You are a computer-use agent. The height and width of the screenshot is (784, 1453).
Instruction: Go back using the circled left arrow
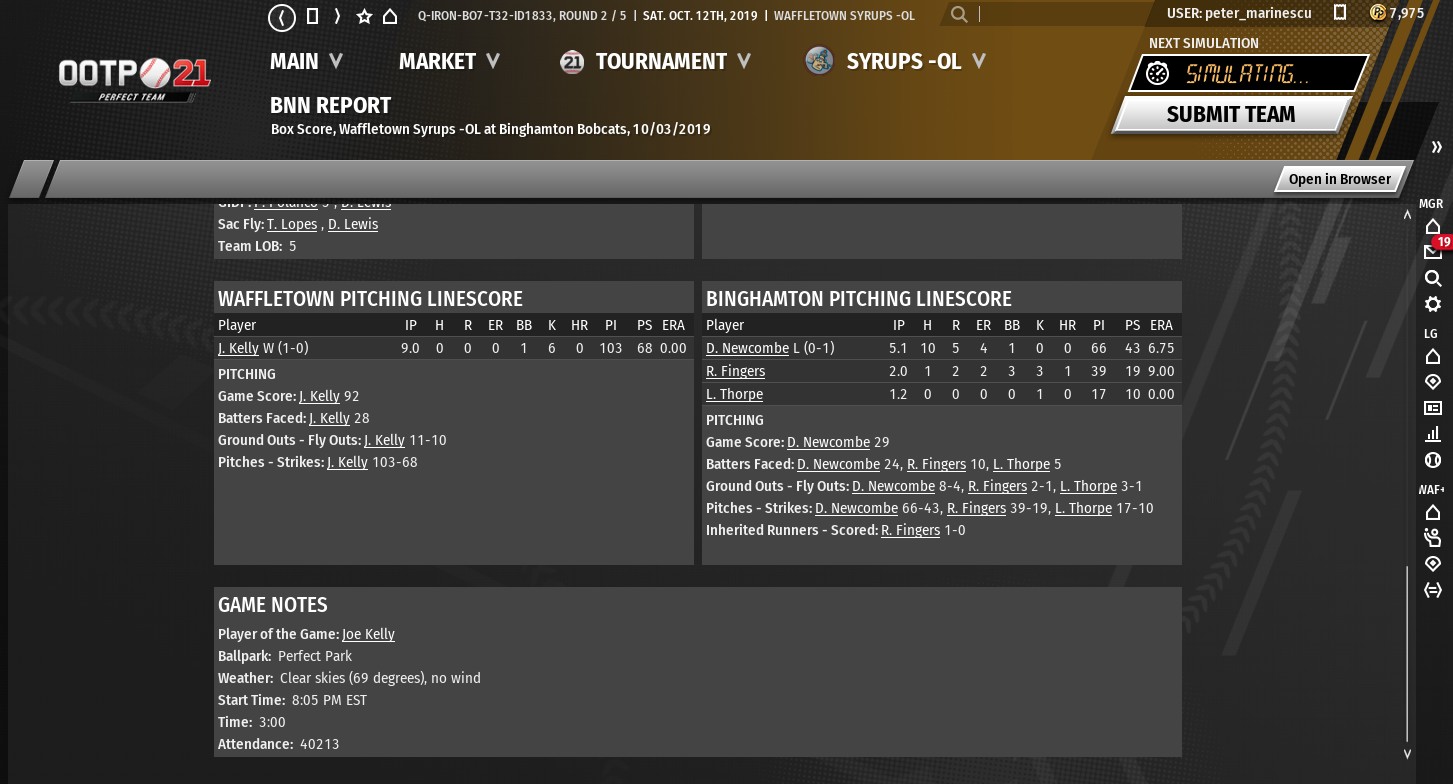[x=282, y=17]
